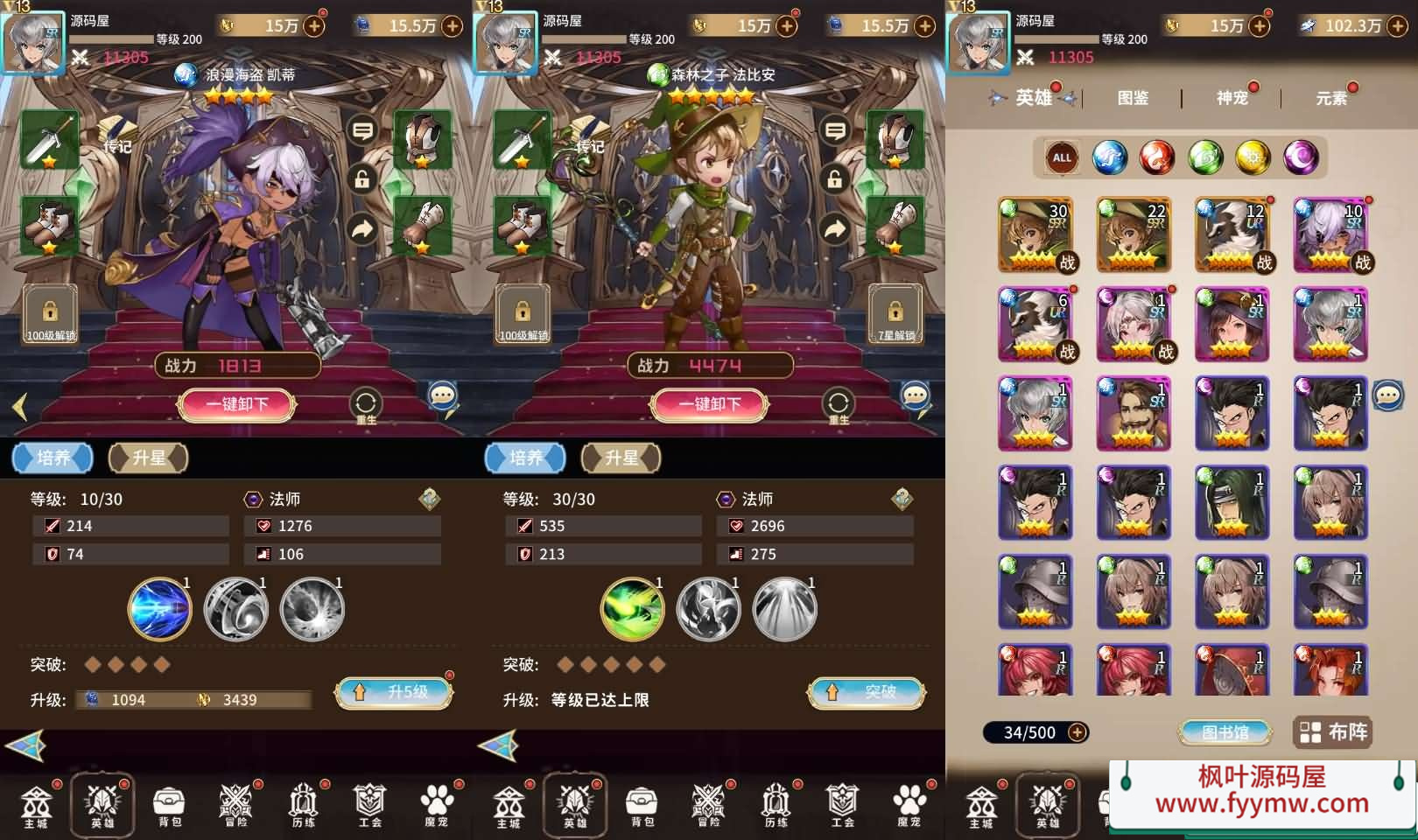The height and width of the screenshot is (840, 1418).
Task: Switch to the 图鉴 tab
Action: (1133, 98)
